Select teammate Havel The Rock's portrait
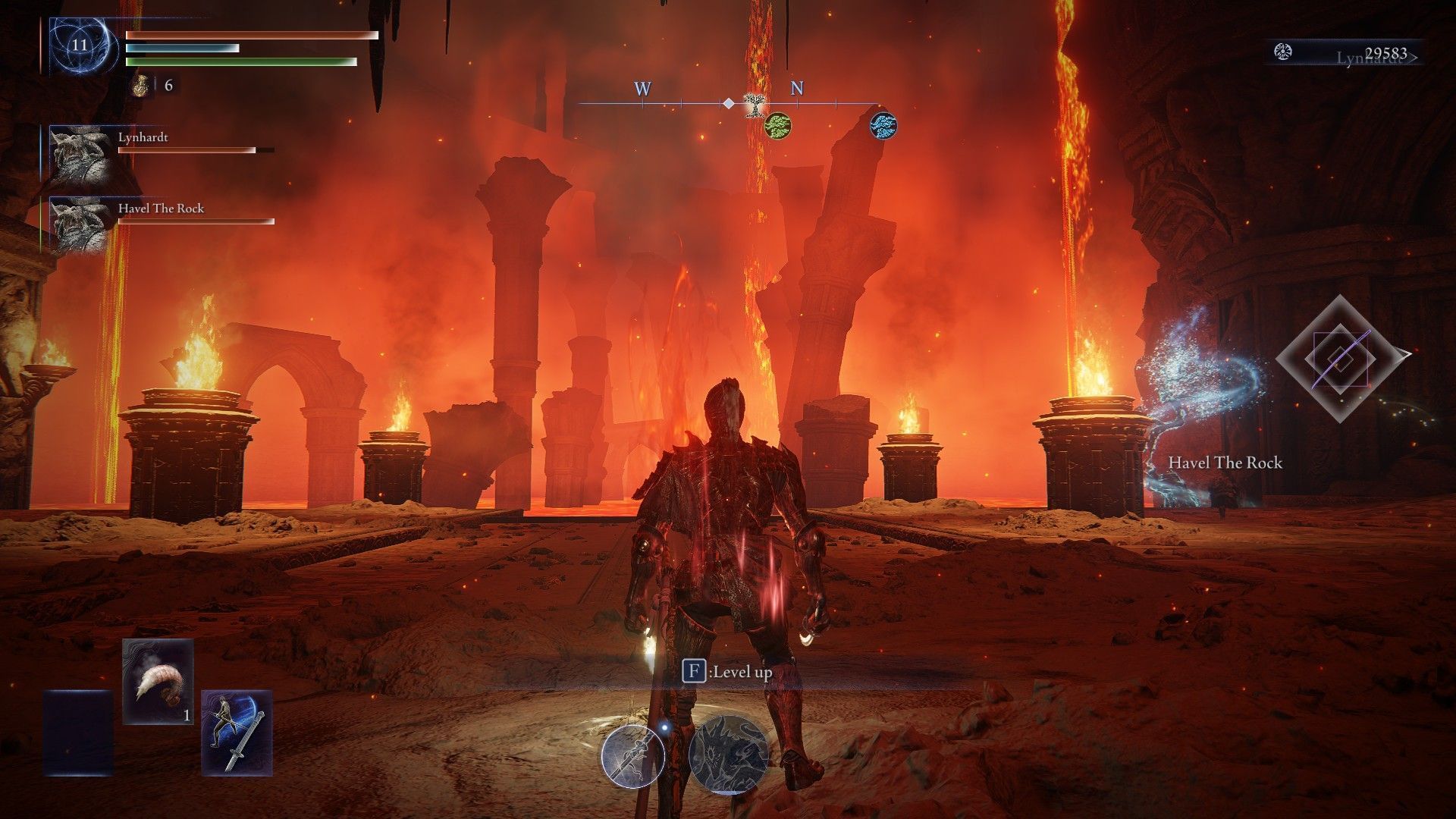Image resolution: width=1456 pixels, height=819 pixels. coord(80,225)
